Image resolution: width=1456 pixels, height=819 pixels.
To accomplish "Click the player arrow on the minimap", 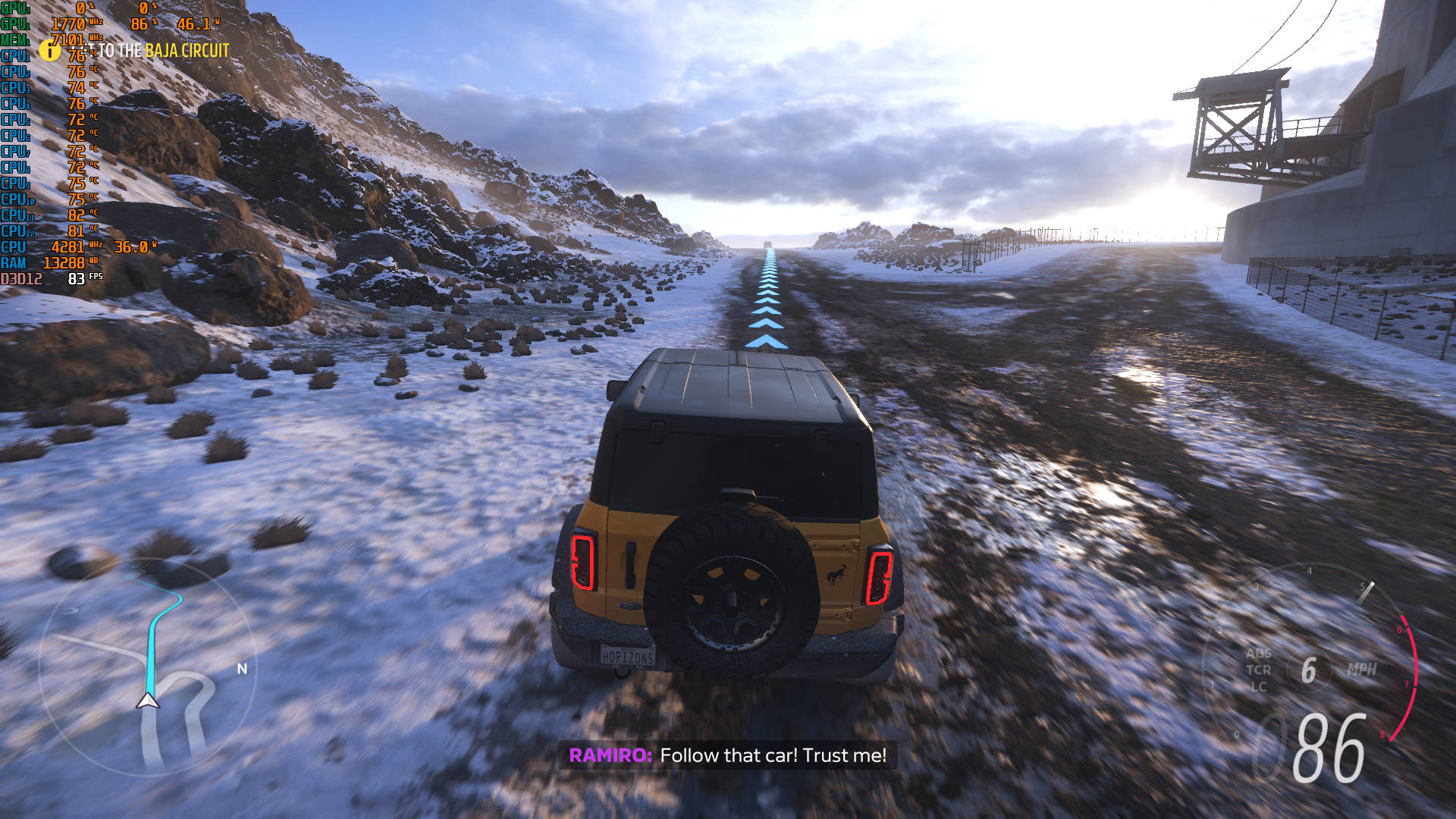I will tap(148, 701).
